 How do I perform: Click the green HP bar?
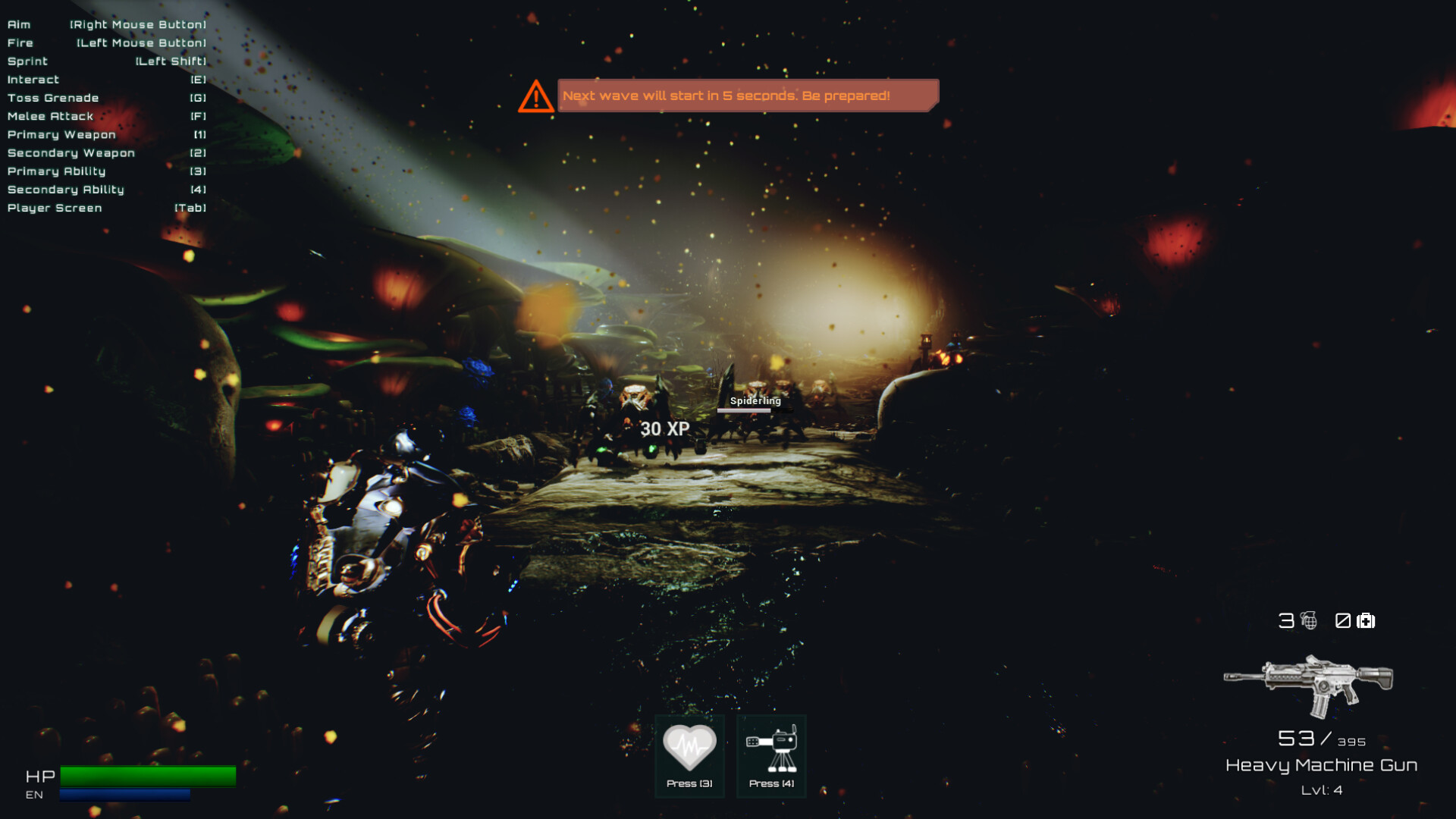click(148, 776)
